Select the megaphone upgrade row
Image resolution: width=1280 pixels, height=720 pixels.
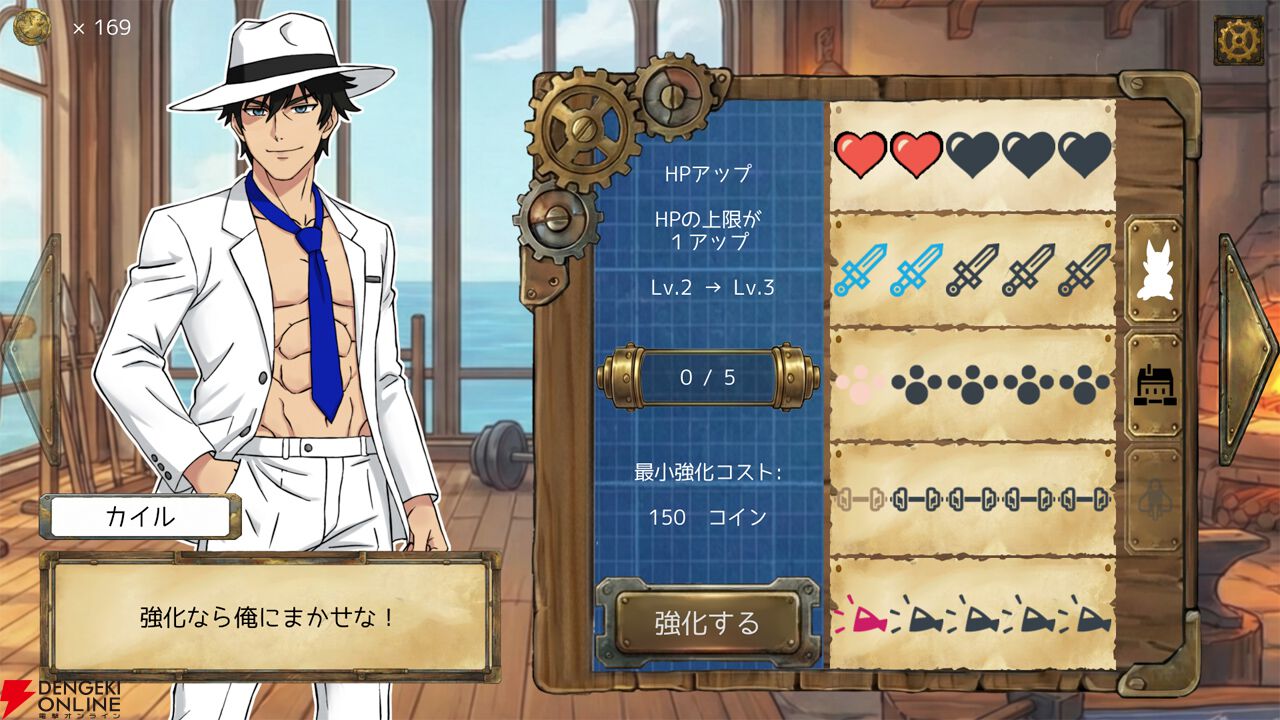(x=972, y=613)
